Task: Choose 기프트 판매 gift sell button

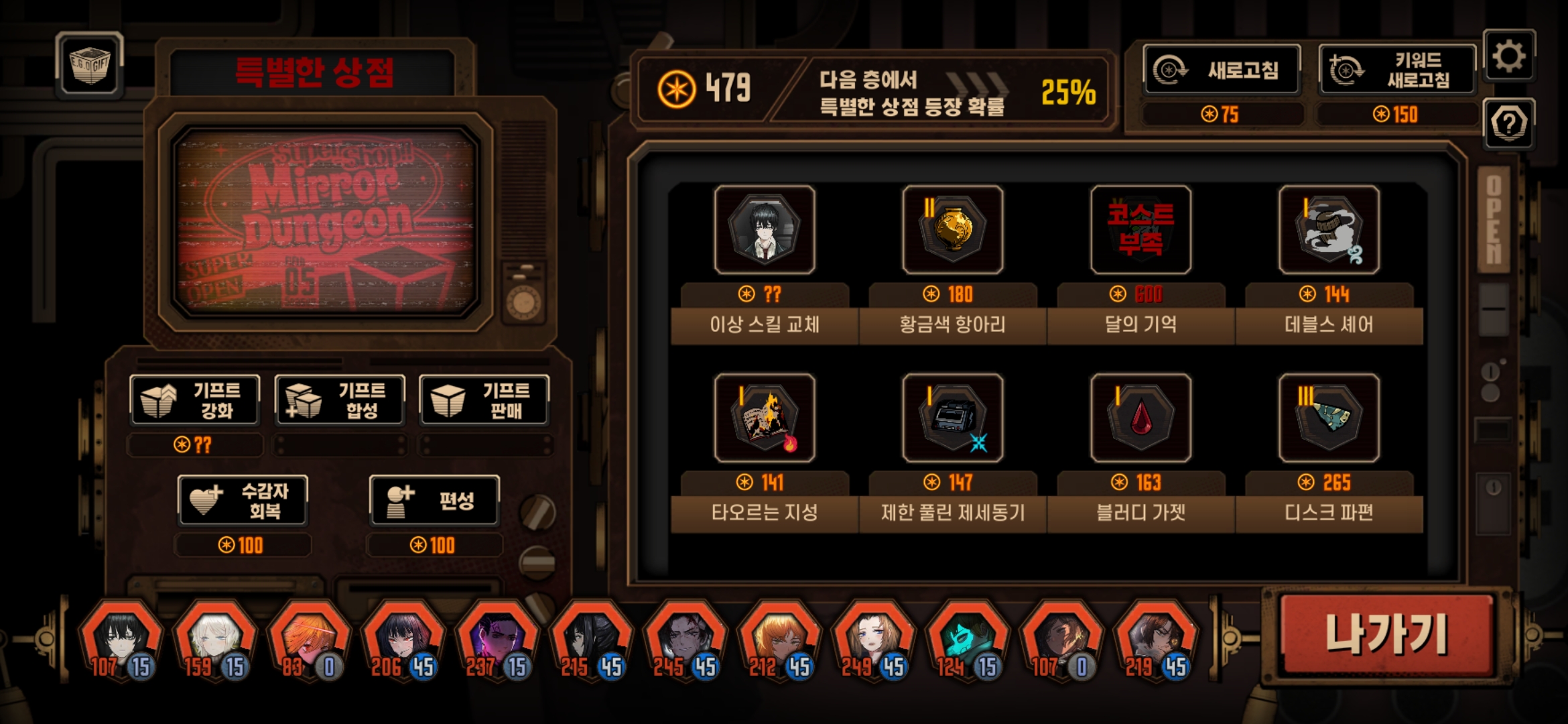Action: (484, 400)
